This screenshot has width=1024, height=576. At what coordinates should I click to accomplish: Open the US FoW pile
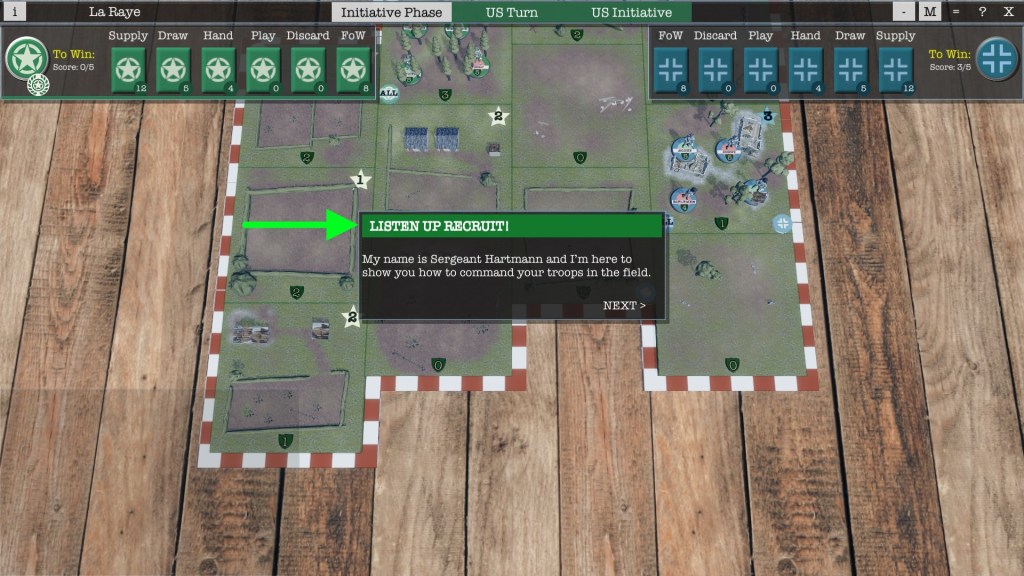pyautogui.click(x=353, y=70)
